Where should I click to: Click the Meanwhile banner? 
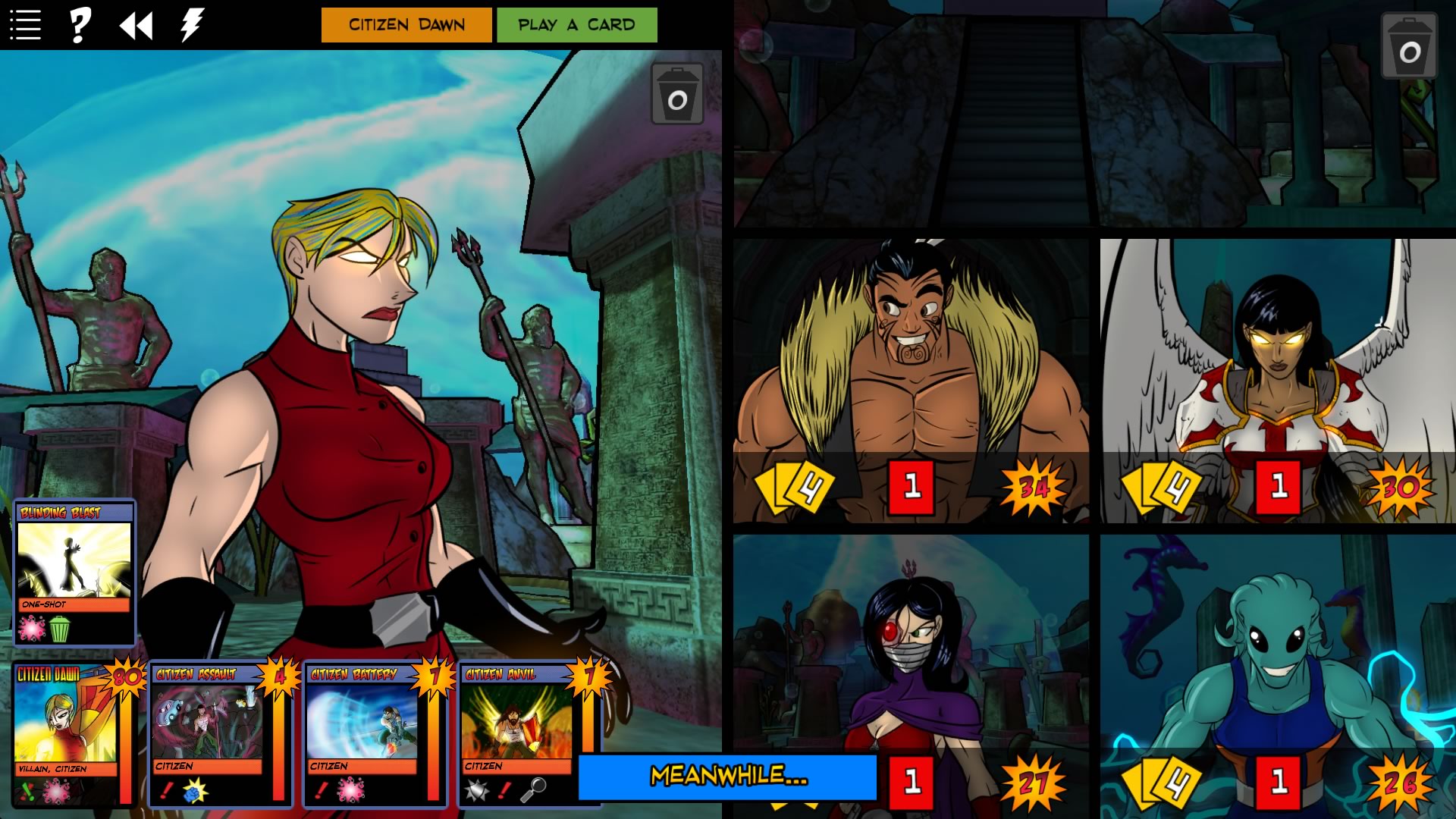730,776
